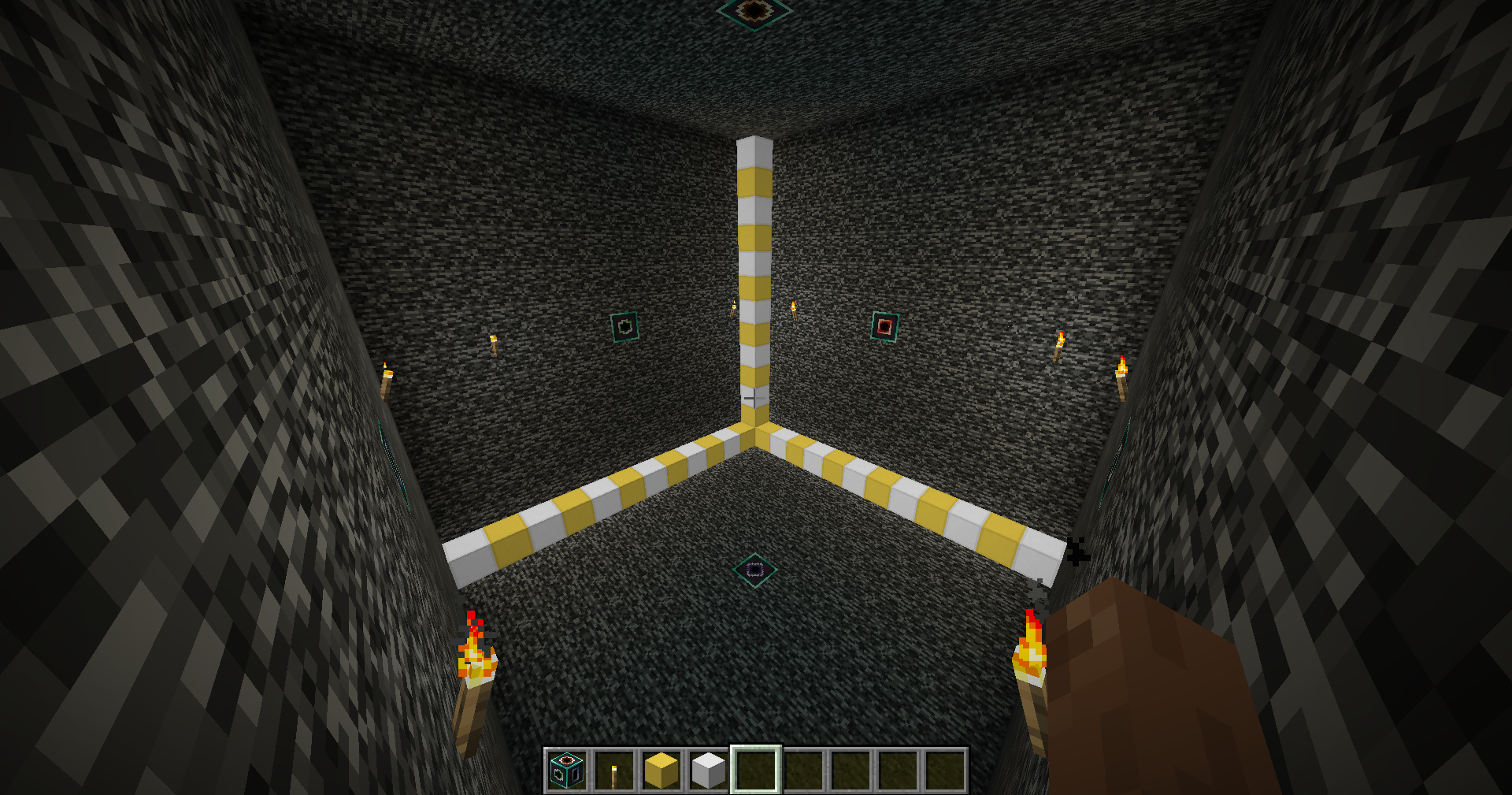Click the green-centered frame on the left wall

click(x=626, y=325)
